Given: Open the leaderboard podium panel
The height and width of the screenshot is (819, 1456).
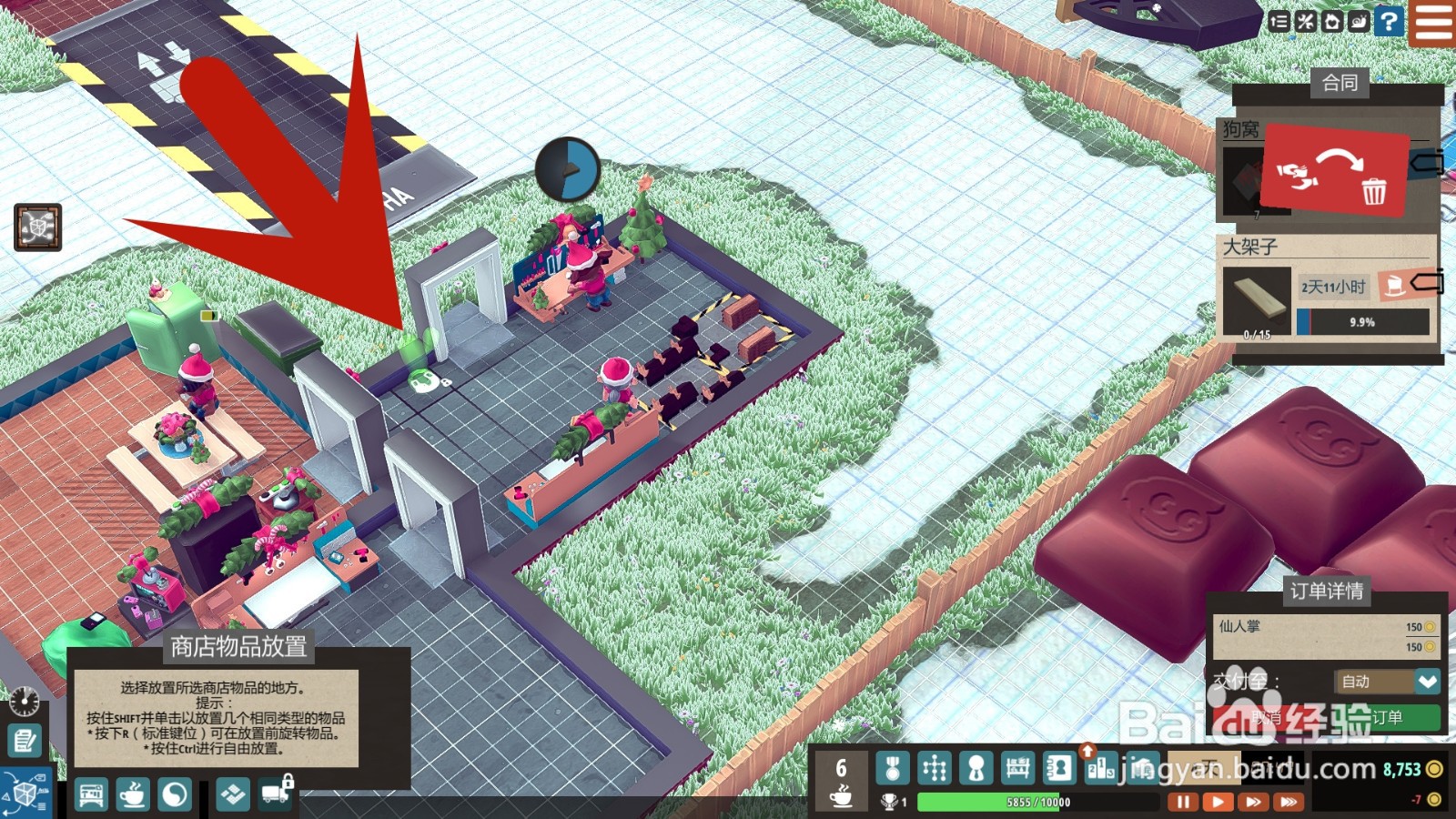Looking at the screenshot, I should tap(1100, 769).
